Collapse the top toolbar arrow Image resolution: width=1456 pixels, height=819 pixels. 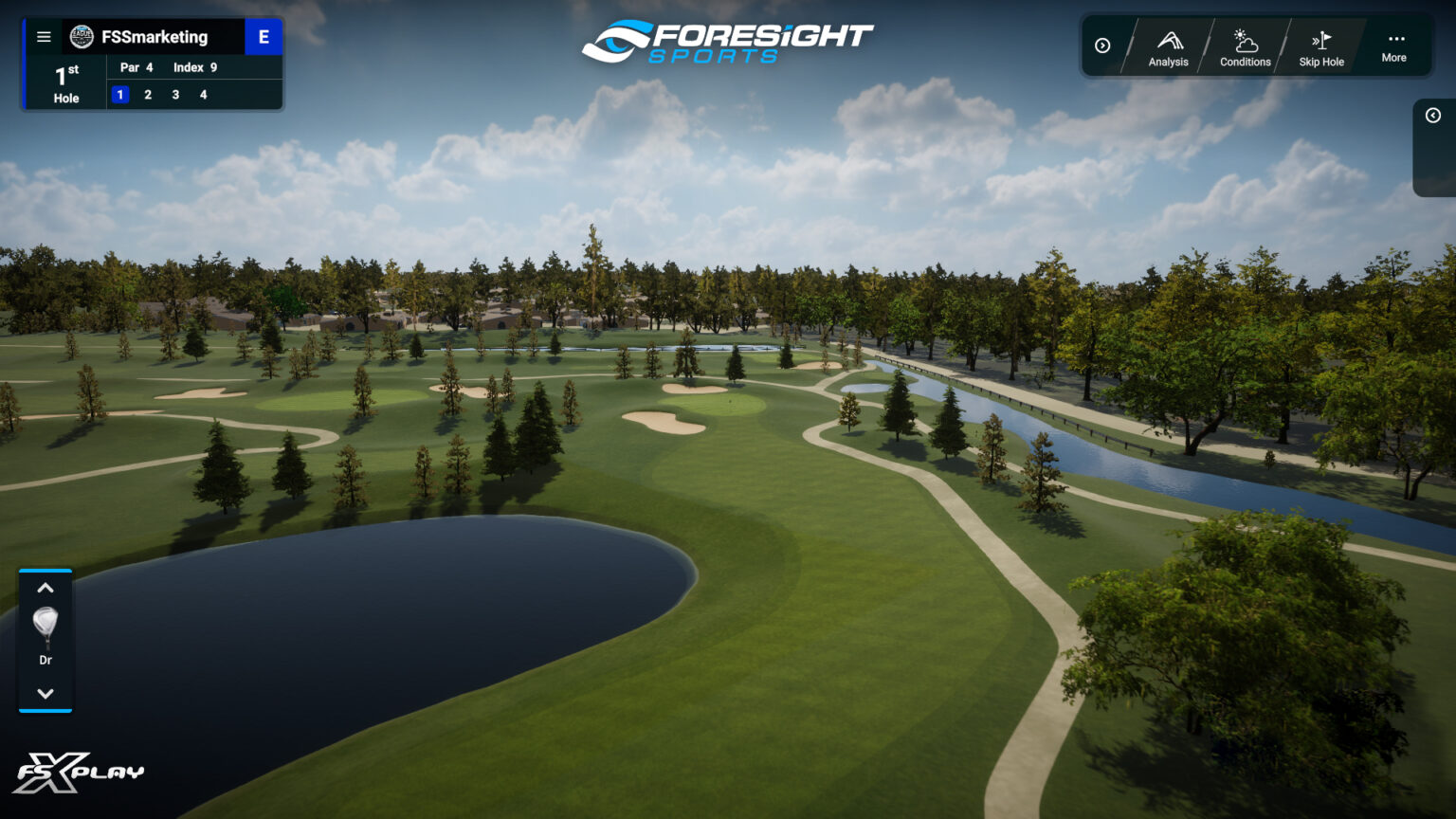click(x=1102, y=45)
